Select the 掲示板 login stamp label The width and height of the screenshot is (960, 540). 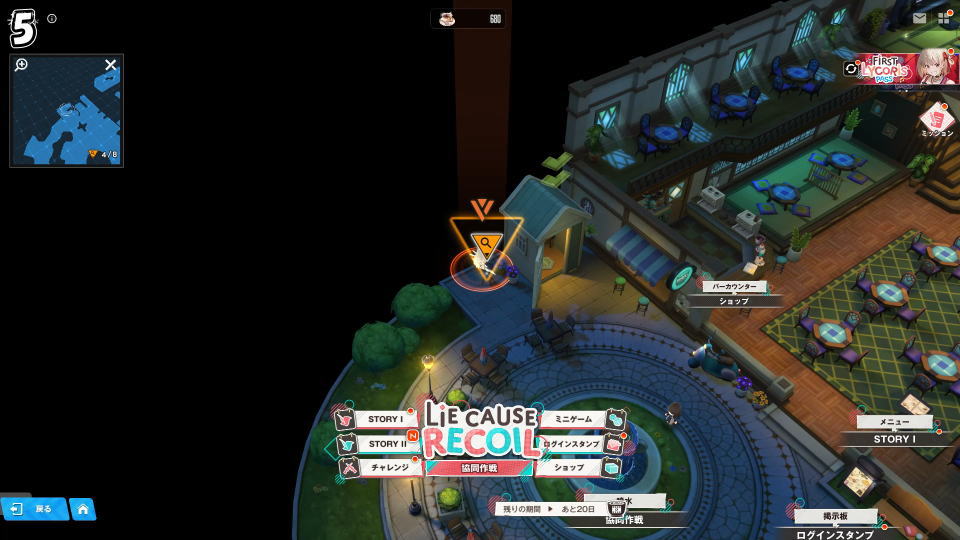click(836, 517)
